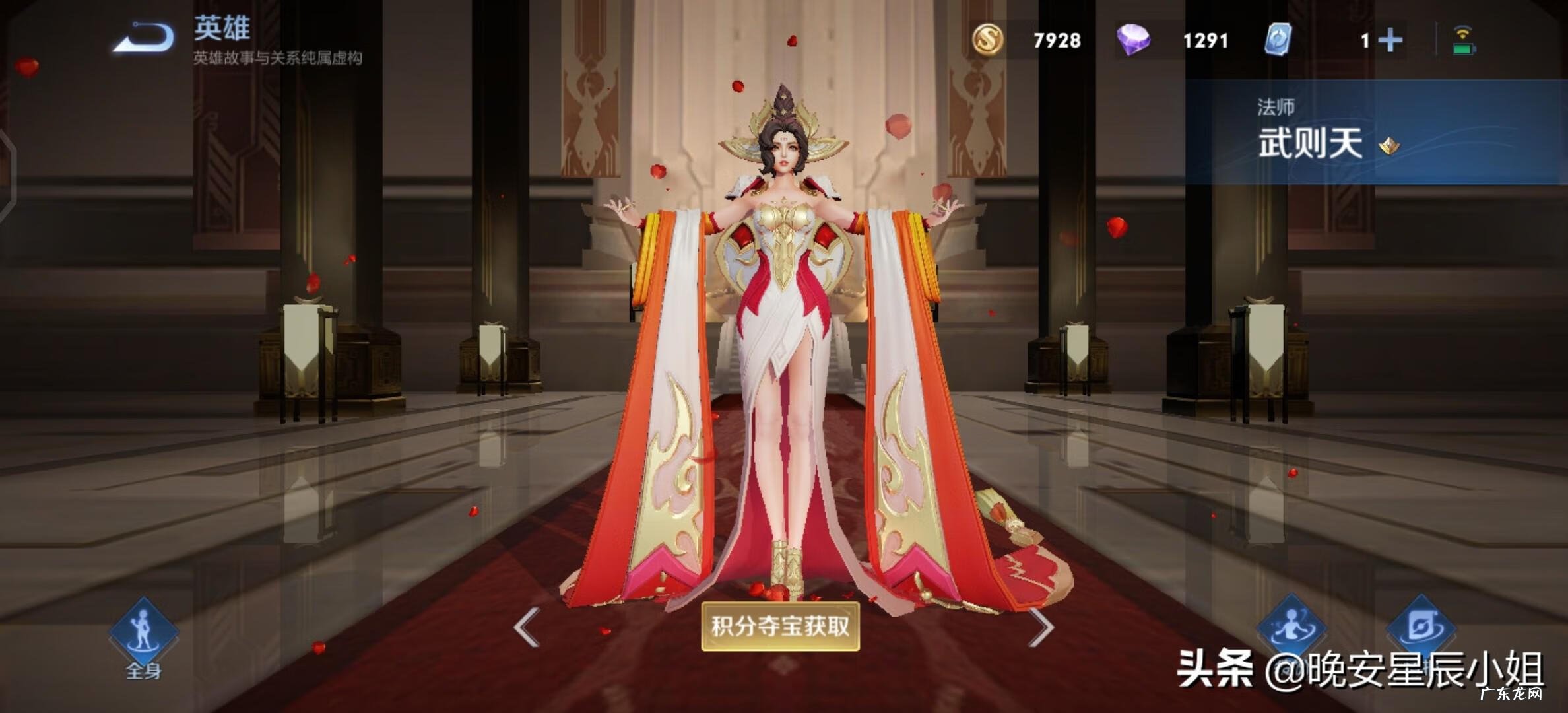Tap the plus button to add card tokens

(1390, 41)
